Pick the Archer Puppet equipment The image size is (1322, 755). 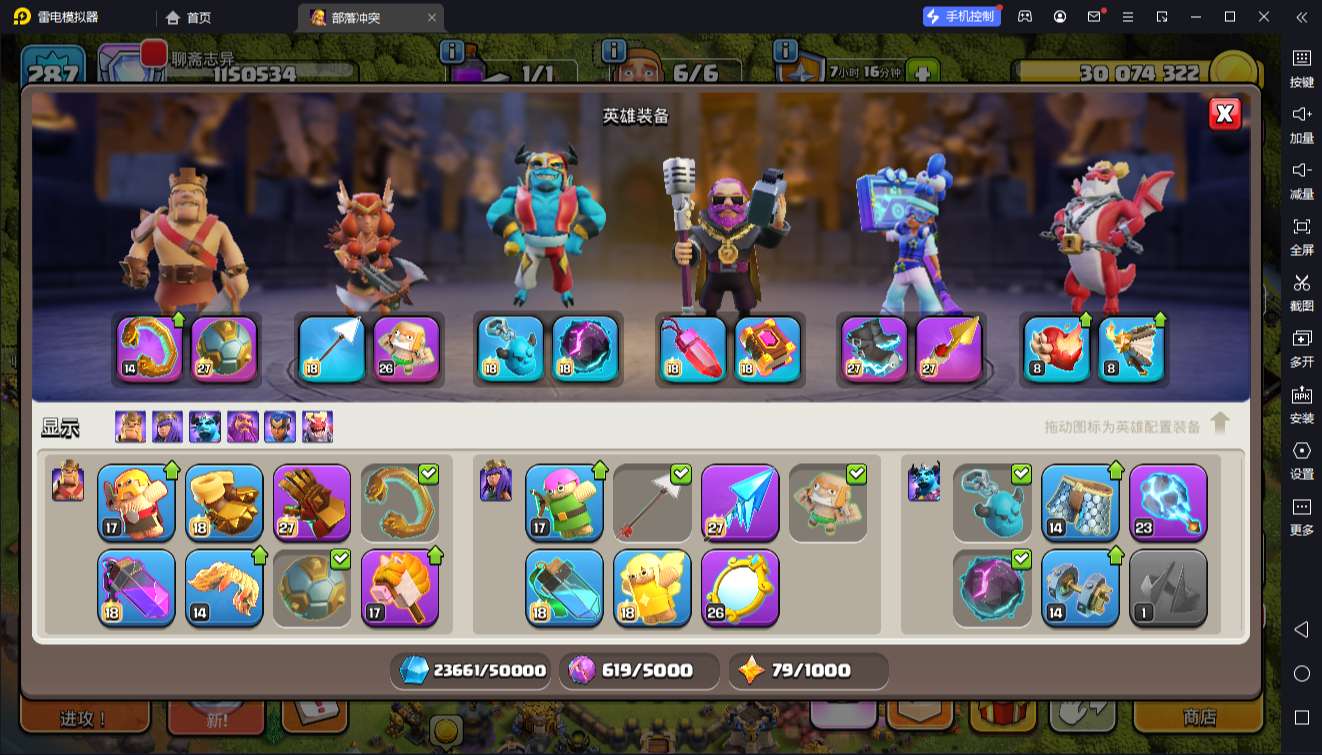(x=564, y=502)
